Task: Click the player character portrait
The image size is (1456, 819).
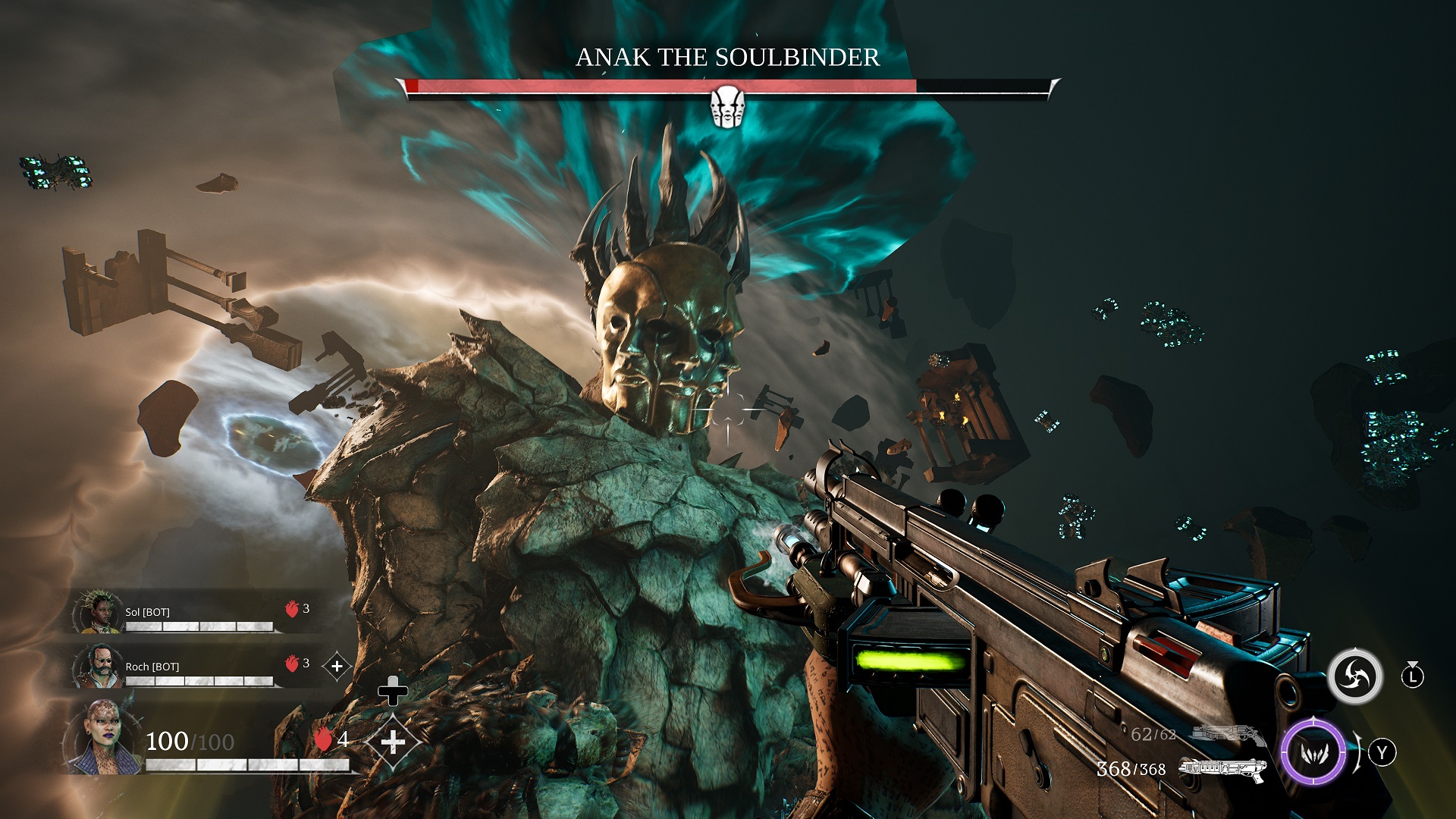Action: click(x=102, y=737)
